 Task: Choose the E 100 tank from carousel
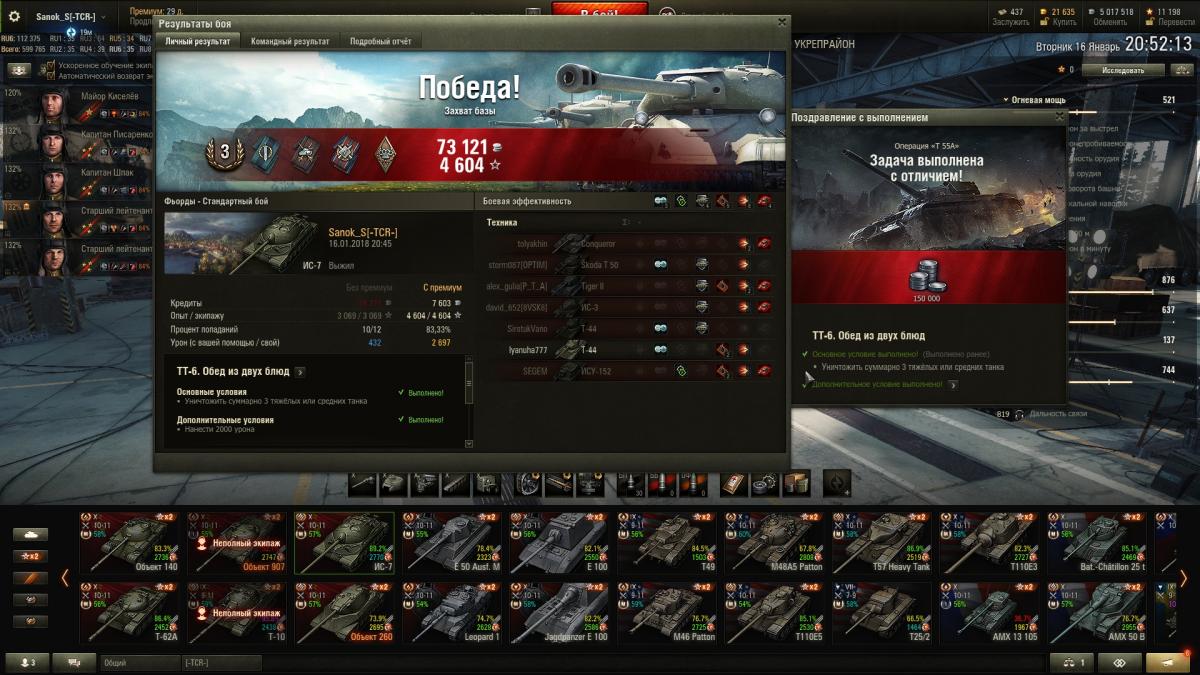point(559,542)
